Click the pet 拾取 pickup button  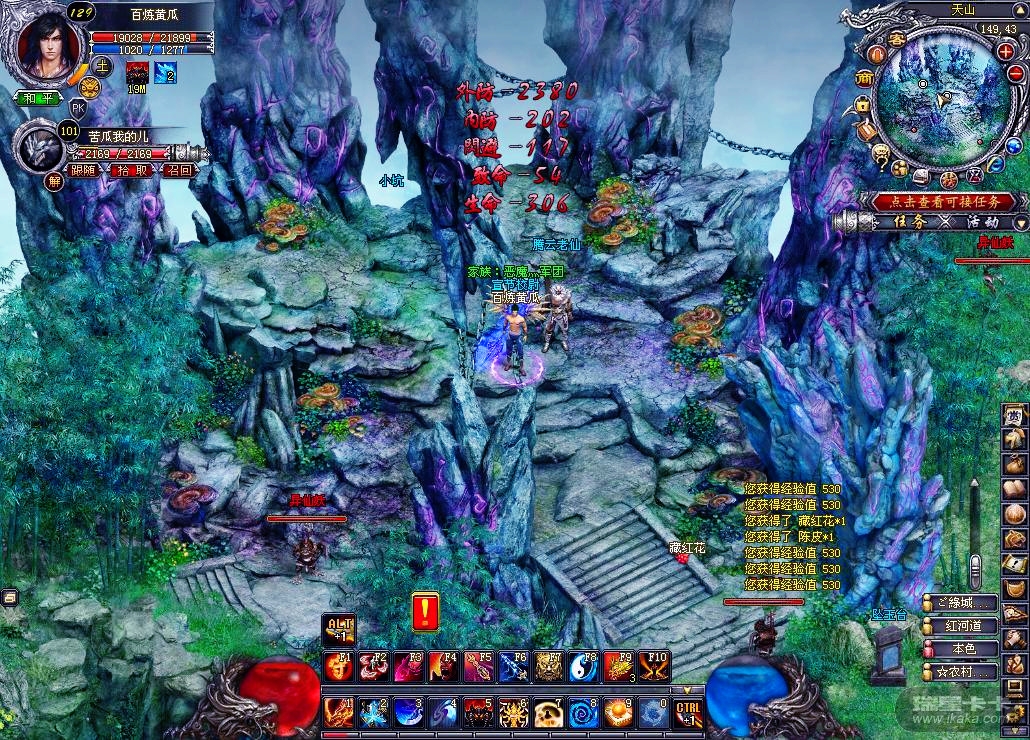[x=131, y=171]
